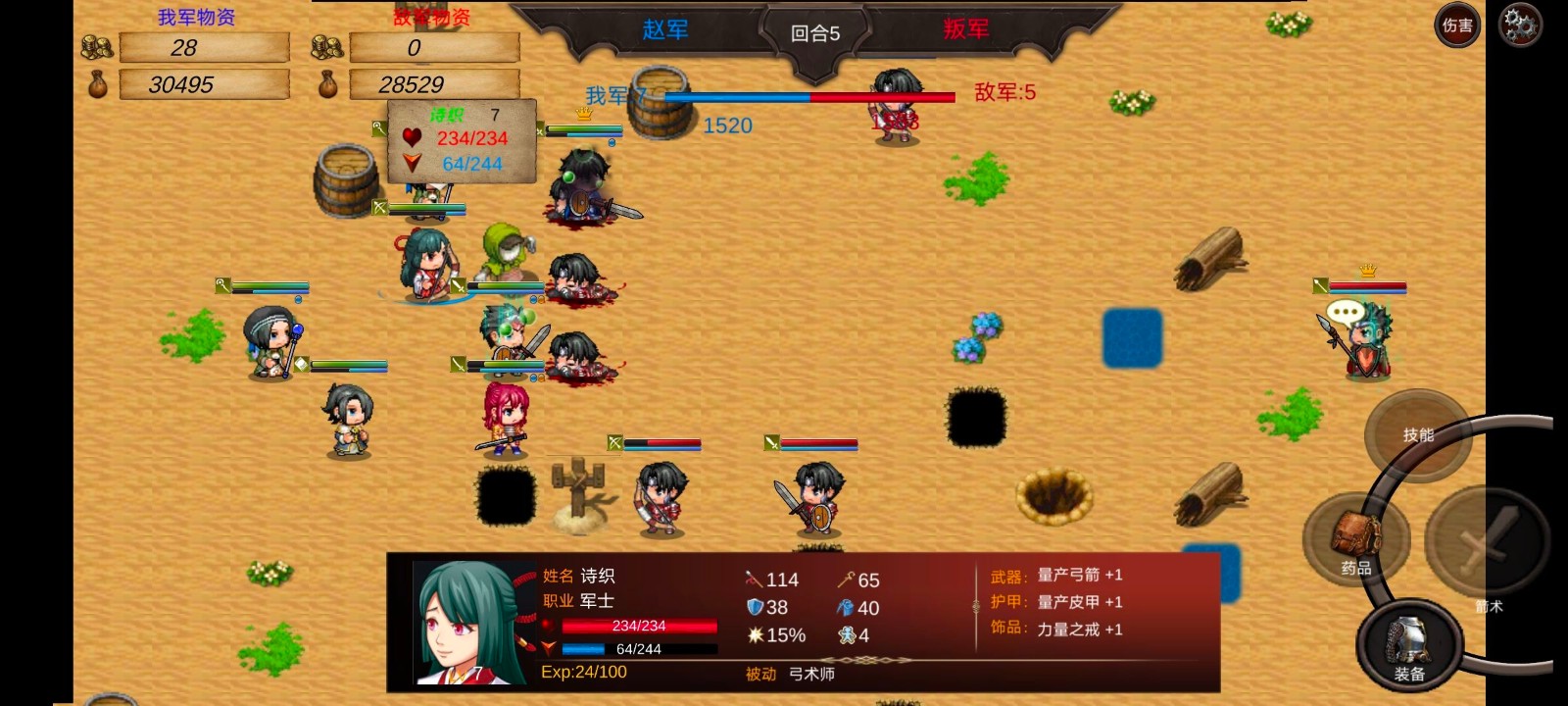Click the blue gift box icon showing 40
This screenshot has height=706, width=1568.
pyautogui.click(x=845, y=607)
